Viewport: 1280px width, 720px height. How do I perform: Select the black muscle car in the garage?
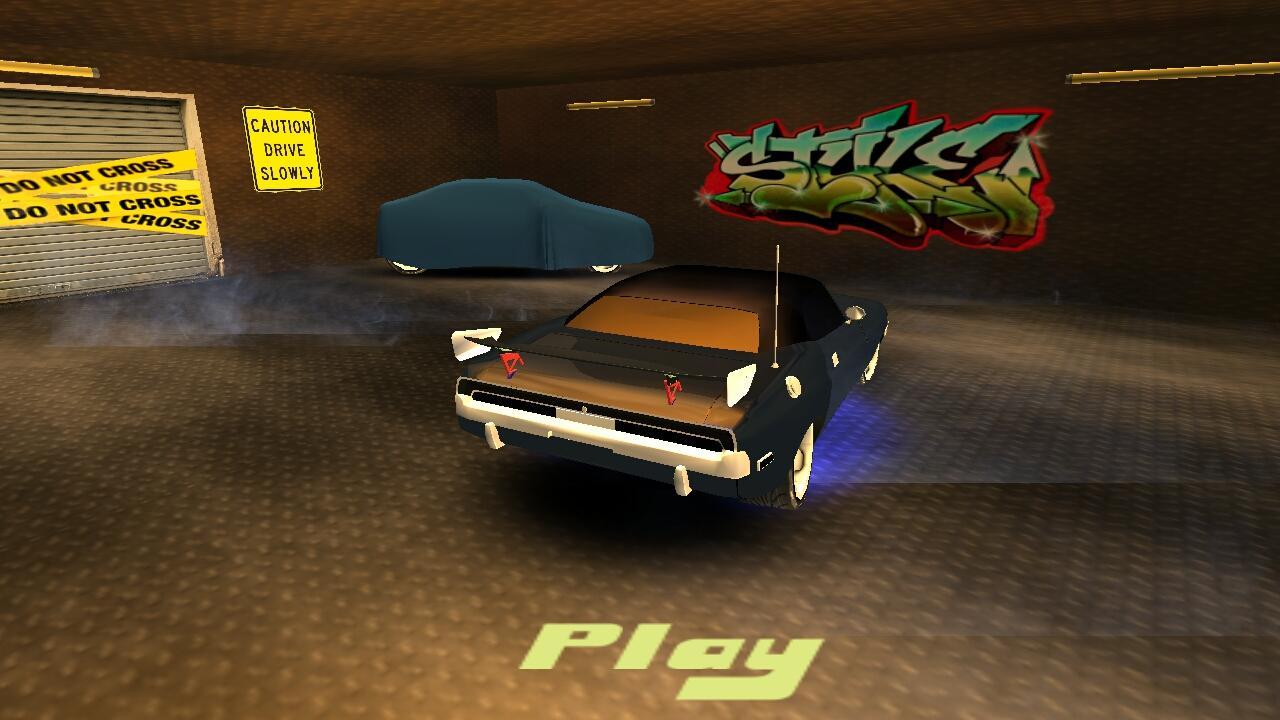pyautogui.click(x=650, y=400)
